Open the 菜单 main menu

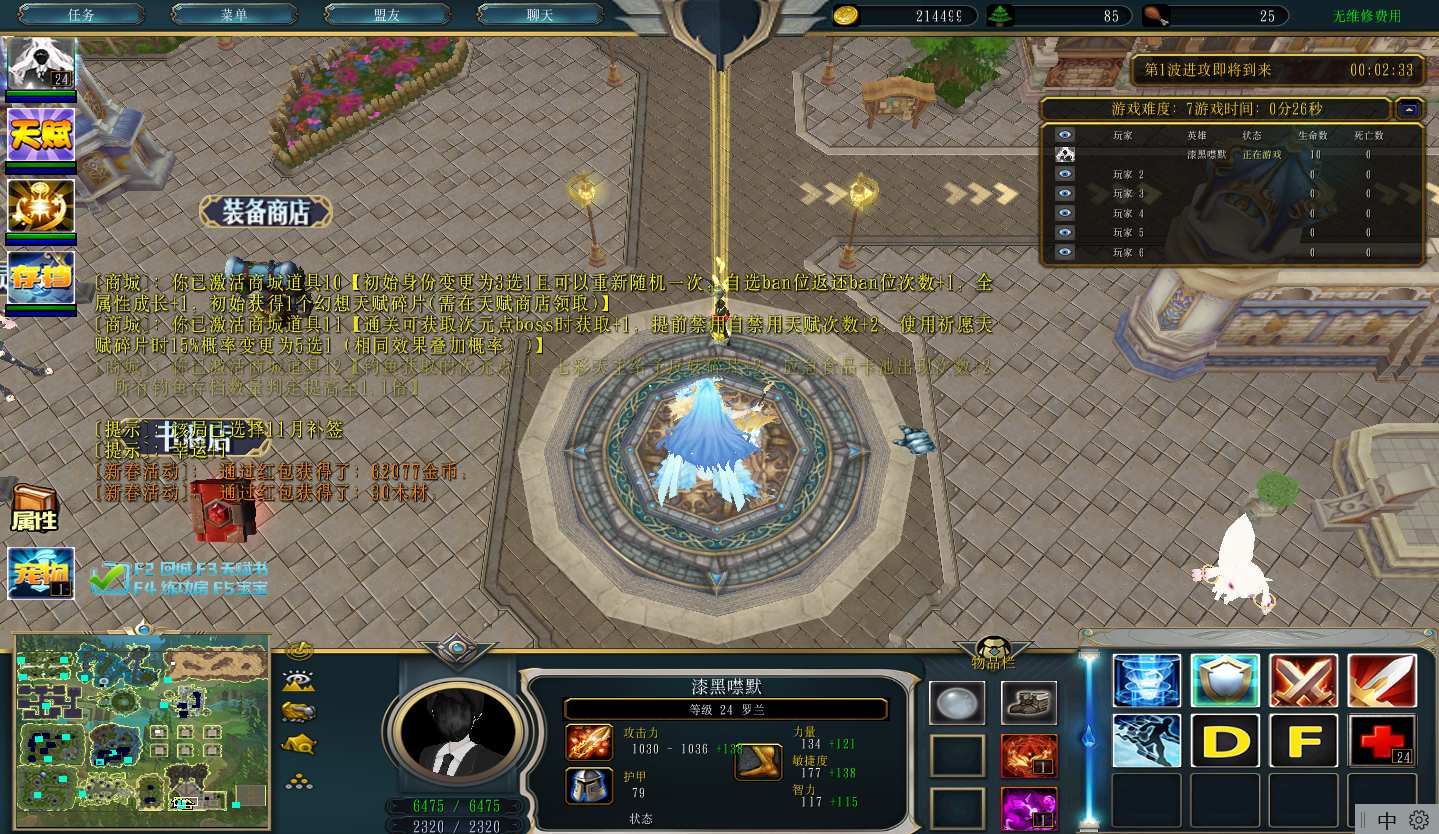233,15
